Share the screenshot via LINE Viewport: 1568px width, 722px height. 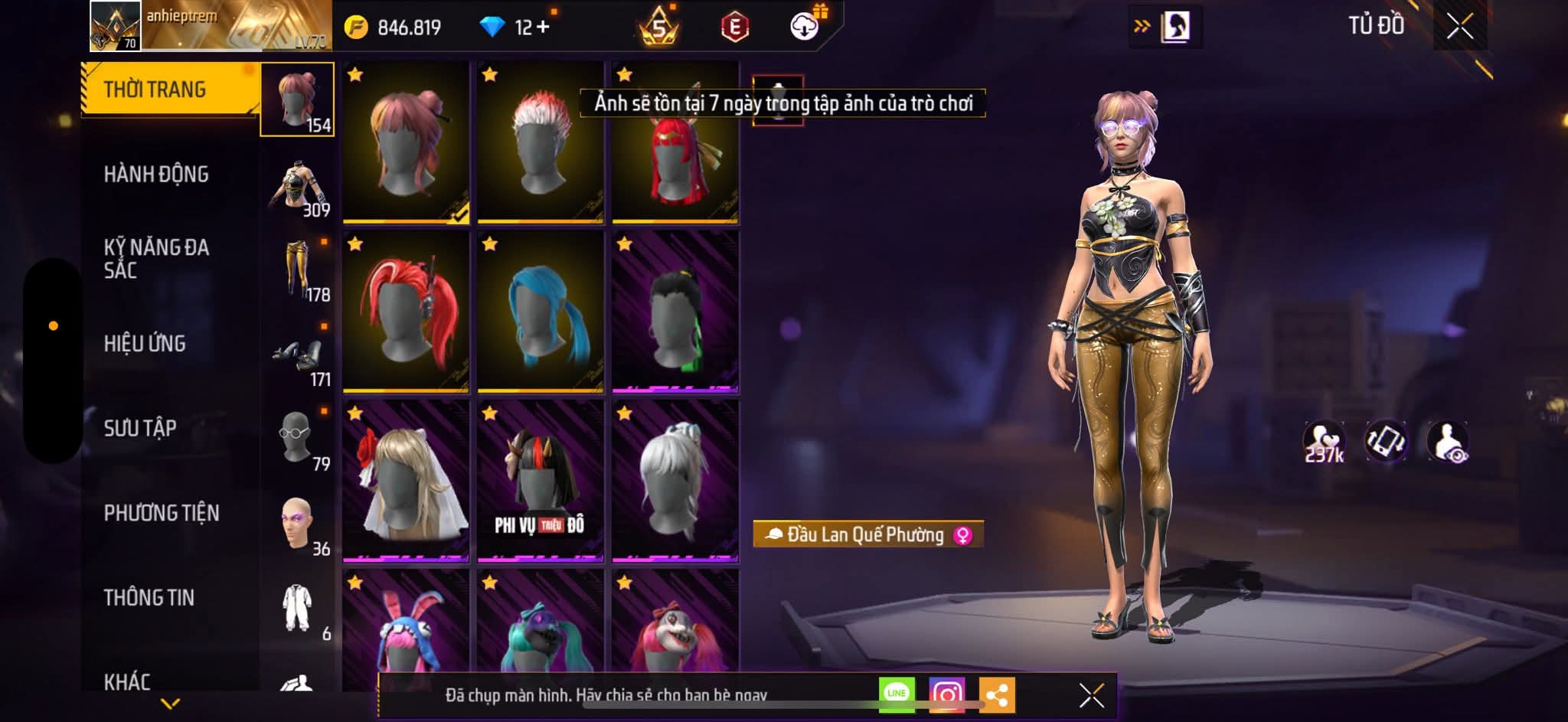[x=897, y=694]
